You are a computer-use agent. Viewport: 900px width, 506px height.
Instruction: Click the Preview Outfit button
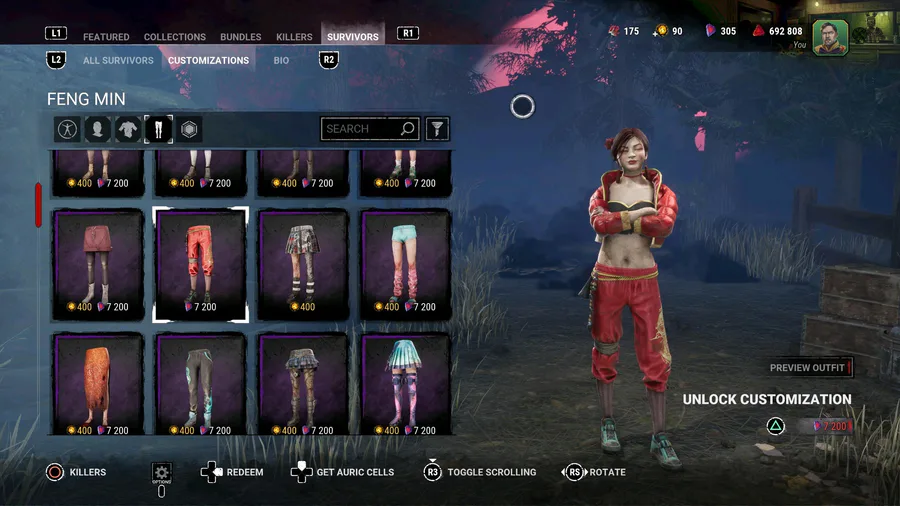coord(808,368)
